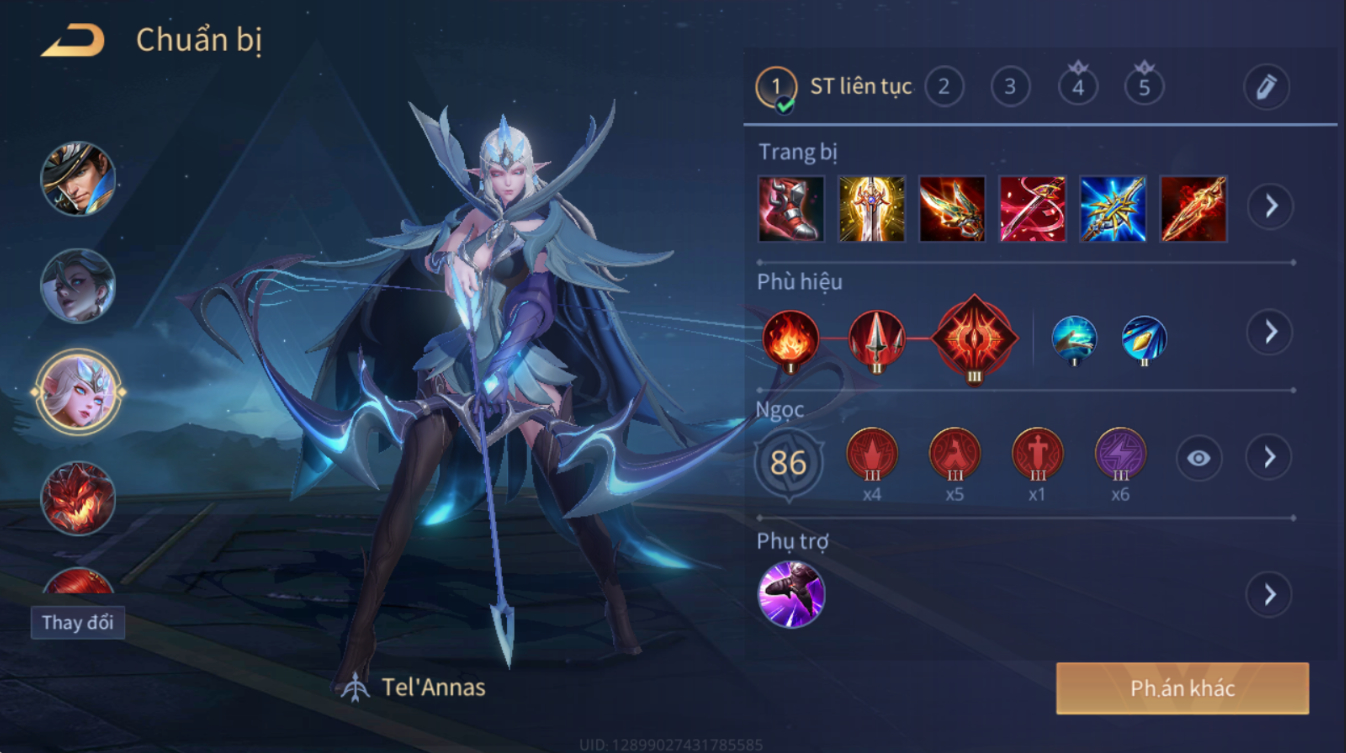Toggle the arcana eye preview icon
The height and width of the screenshot is (753, 1346).
click(x=1198, y=459)
